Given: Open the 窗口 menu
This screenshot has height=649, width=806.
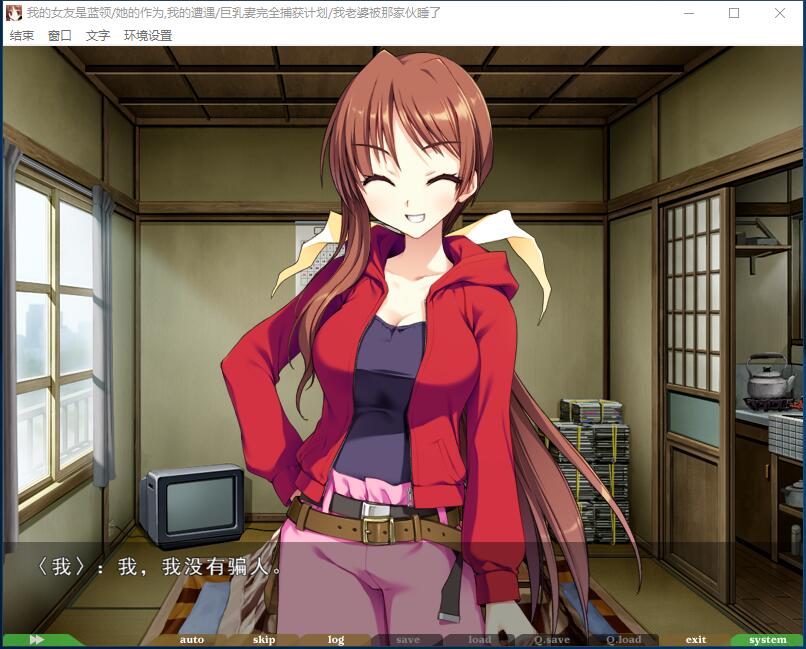Looking at the screenshot, I should tap(60, 35).
